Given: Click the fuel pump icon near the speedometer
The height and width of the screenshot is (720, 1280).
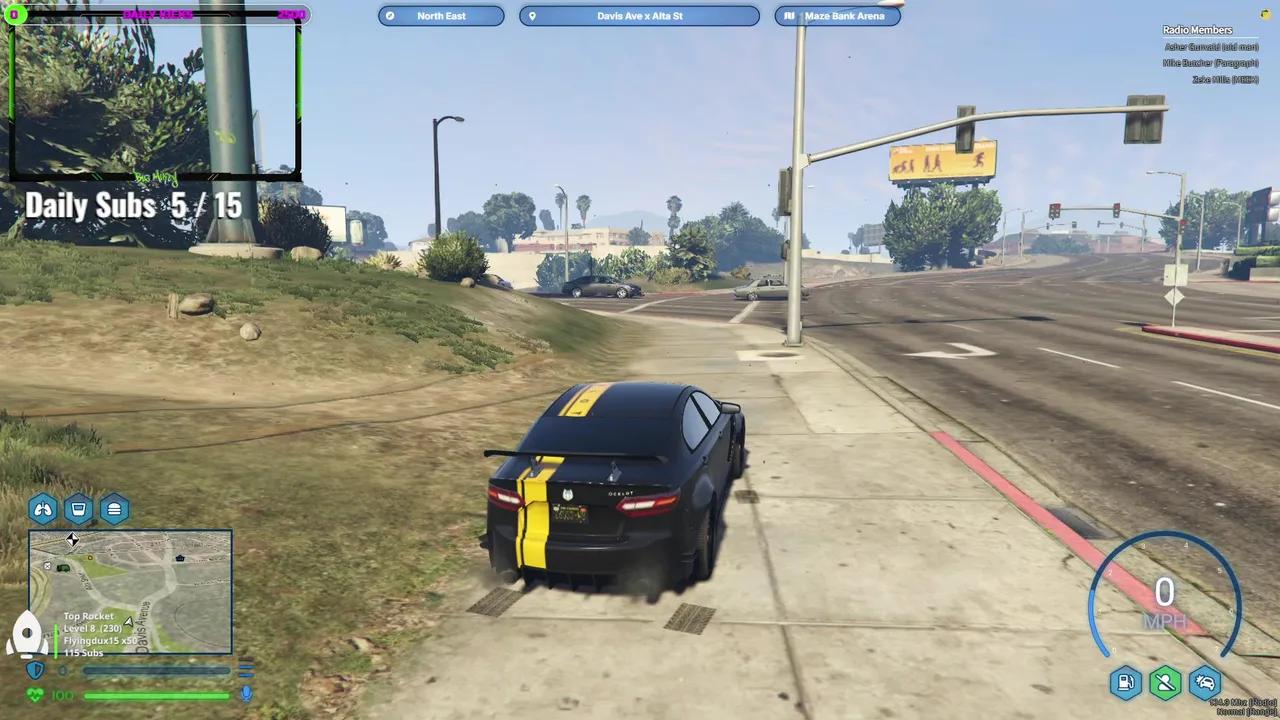Looking at the screenshot, I should click(1125, 682).
